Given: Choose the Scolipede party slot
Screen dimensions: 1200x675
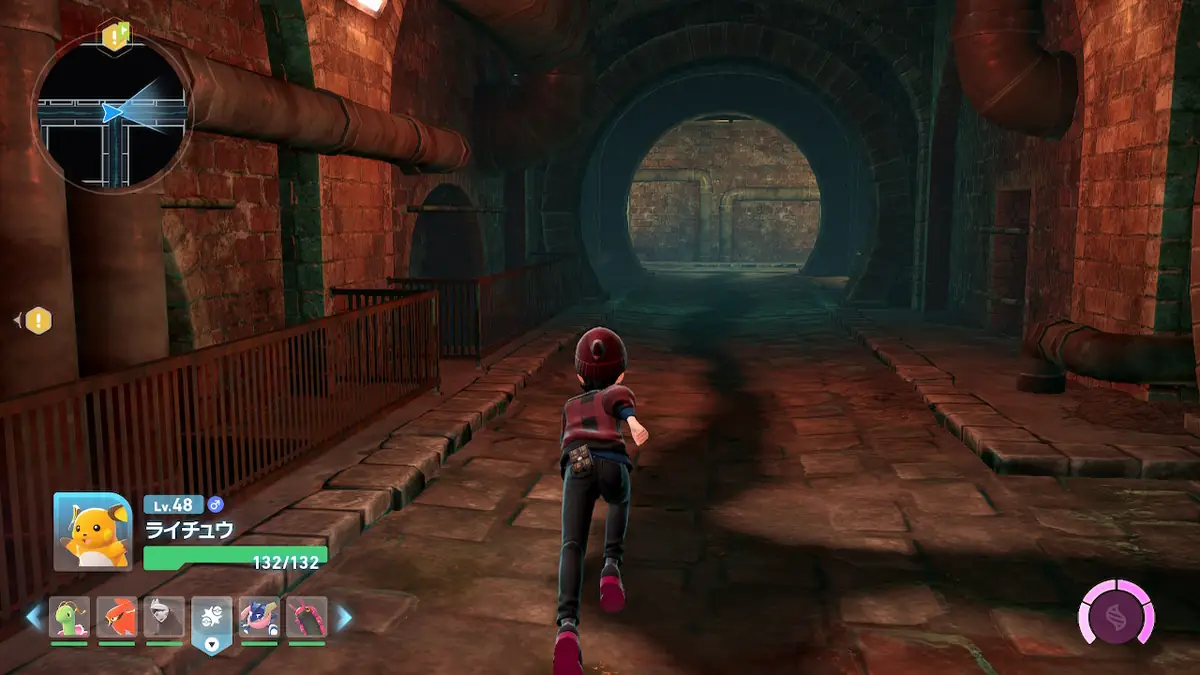Looking at the screenshot, I should coord(306,617).
